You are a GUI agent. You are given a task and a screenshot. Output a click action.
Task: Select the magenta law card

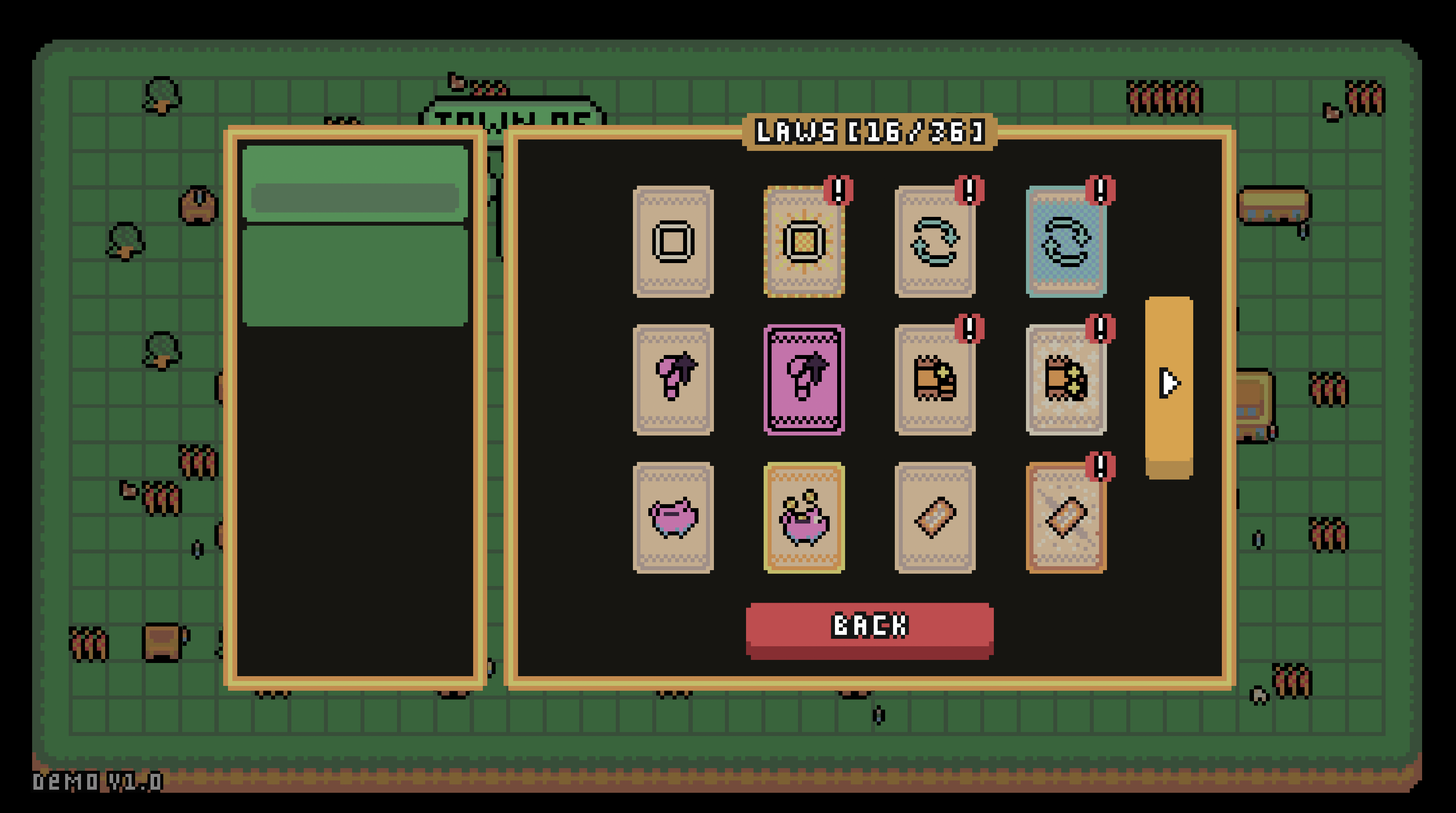[804, 379]
